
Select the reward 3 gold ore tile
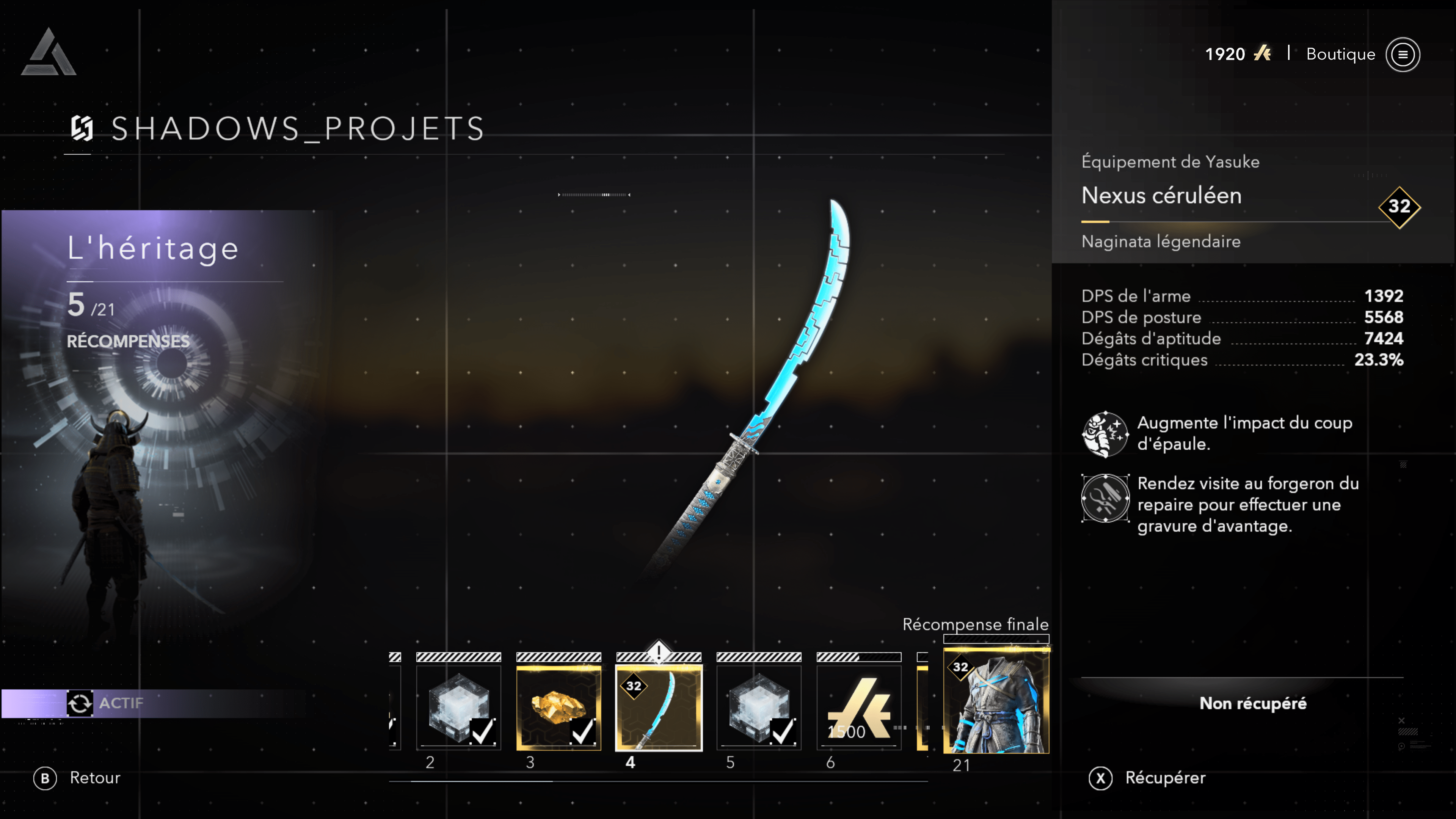tap(559, 708)
